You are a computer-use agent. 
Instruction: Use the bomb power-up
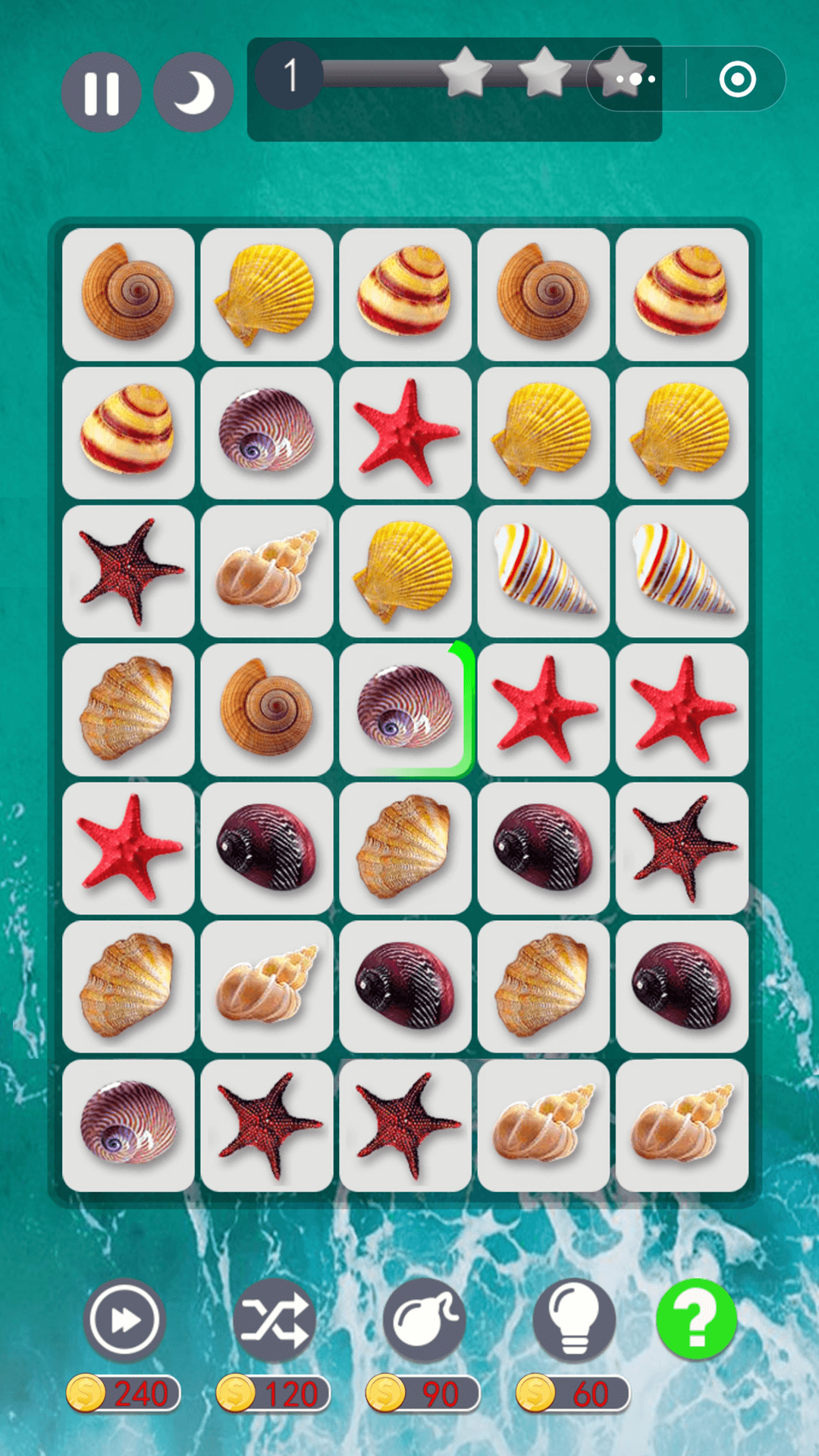[x=423, y=1320]
